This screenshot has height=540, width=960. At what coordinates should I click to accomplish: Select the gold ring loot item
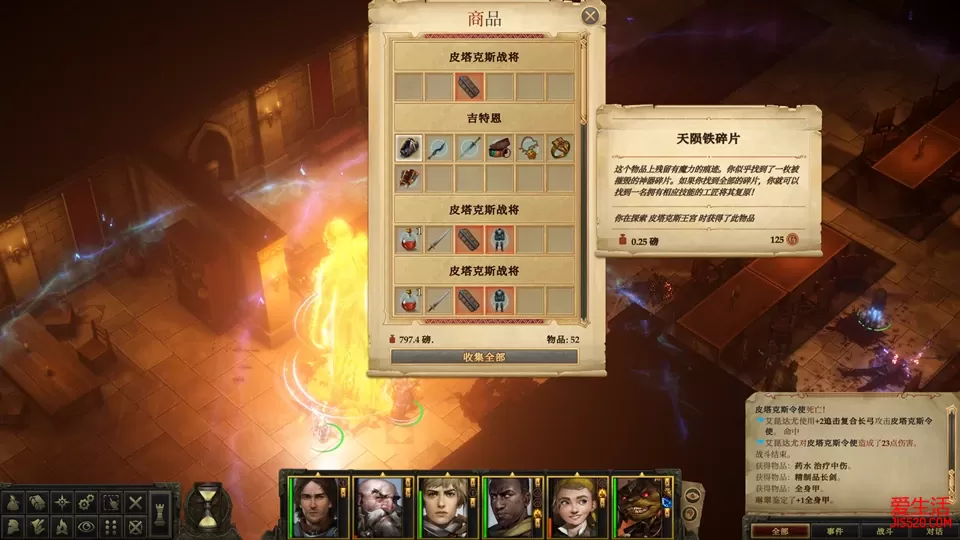coord(560,148)
